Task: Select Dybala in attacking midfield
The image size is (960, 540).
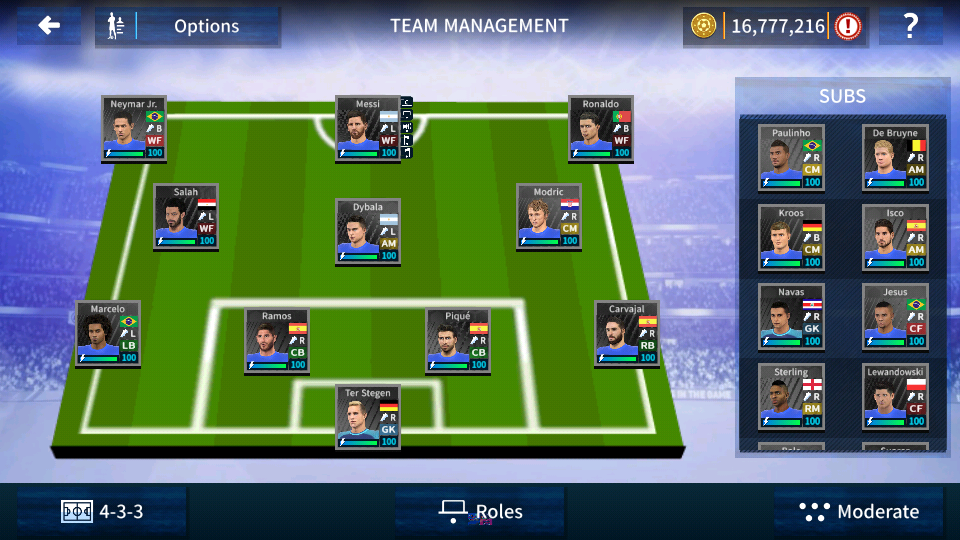Action: pyautogui.click(x=368, y=231)
